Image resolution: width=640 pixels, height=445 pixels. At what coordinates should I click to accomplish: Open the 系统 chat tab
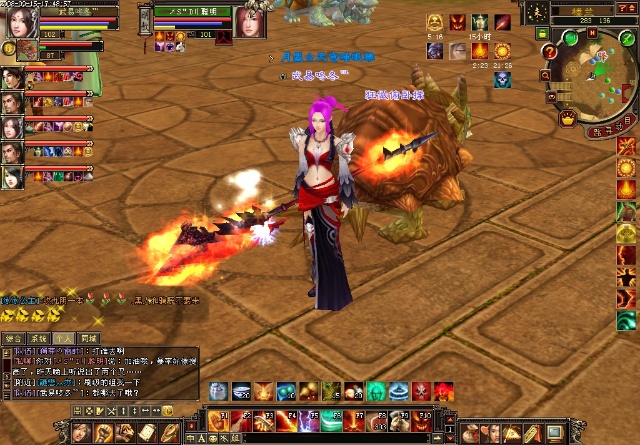coord(38,339)
